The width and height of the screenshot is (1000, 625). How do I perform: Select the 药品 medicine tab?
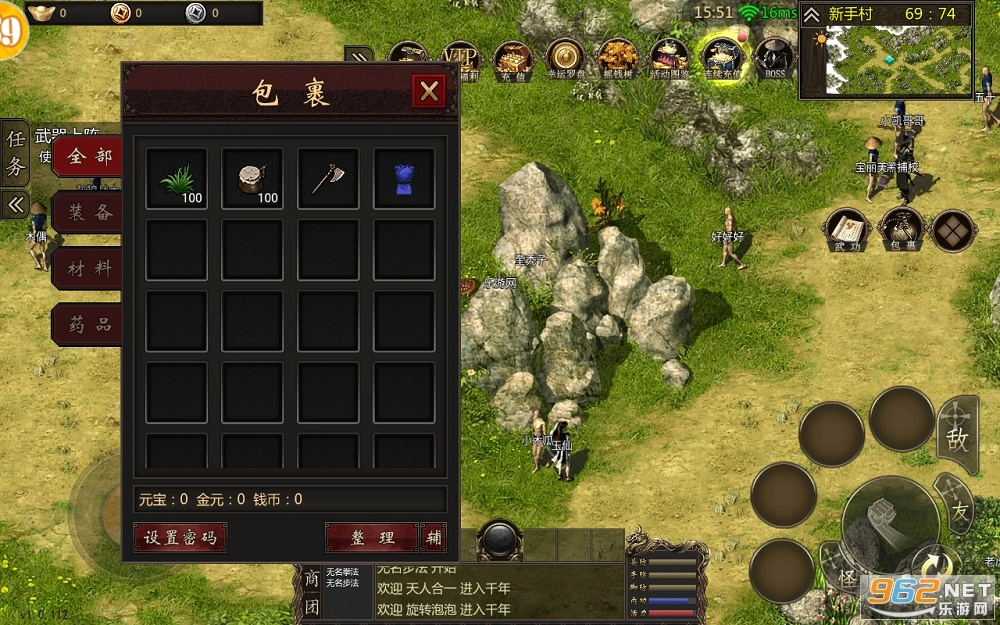[x=88, y=324]
